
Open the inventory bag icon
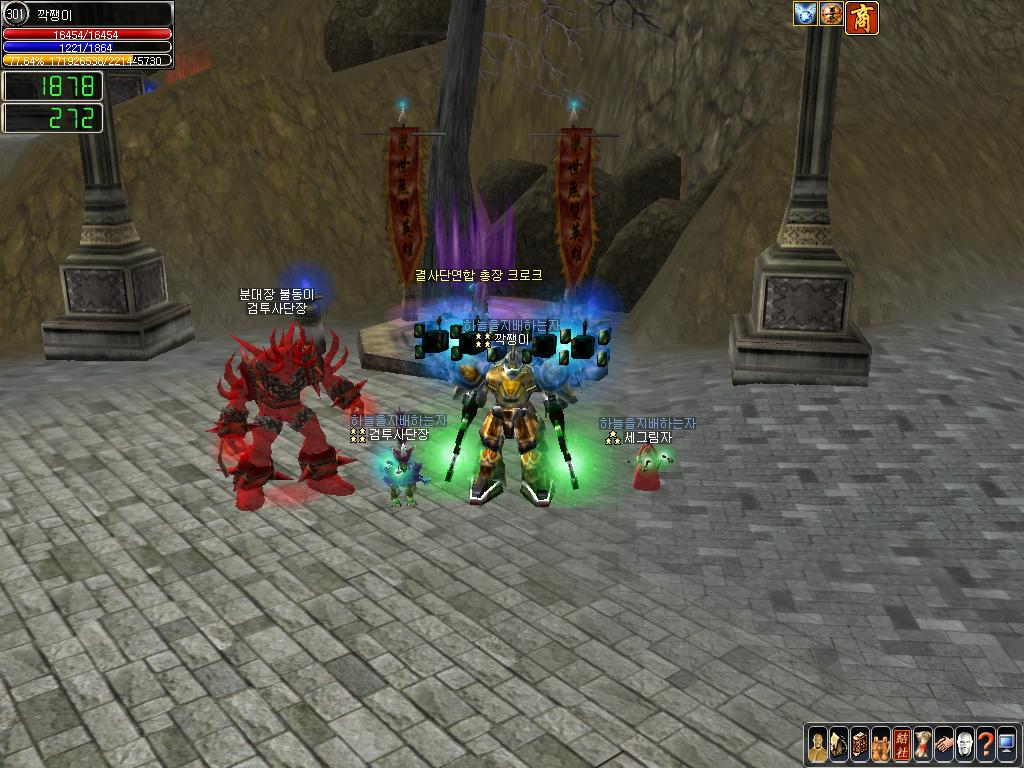(839, 745)
